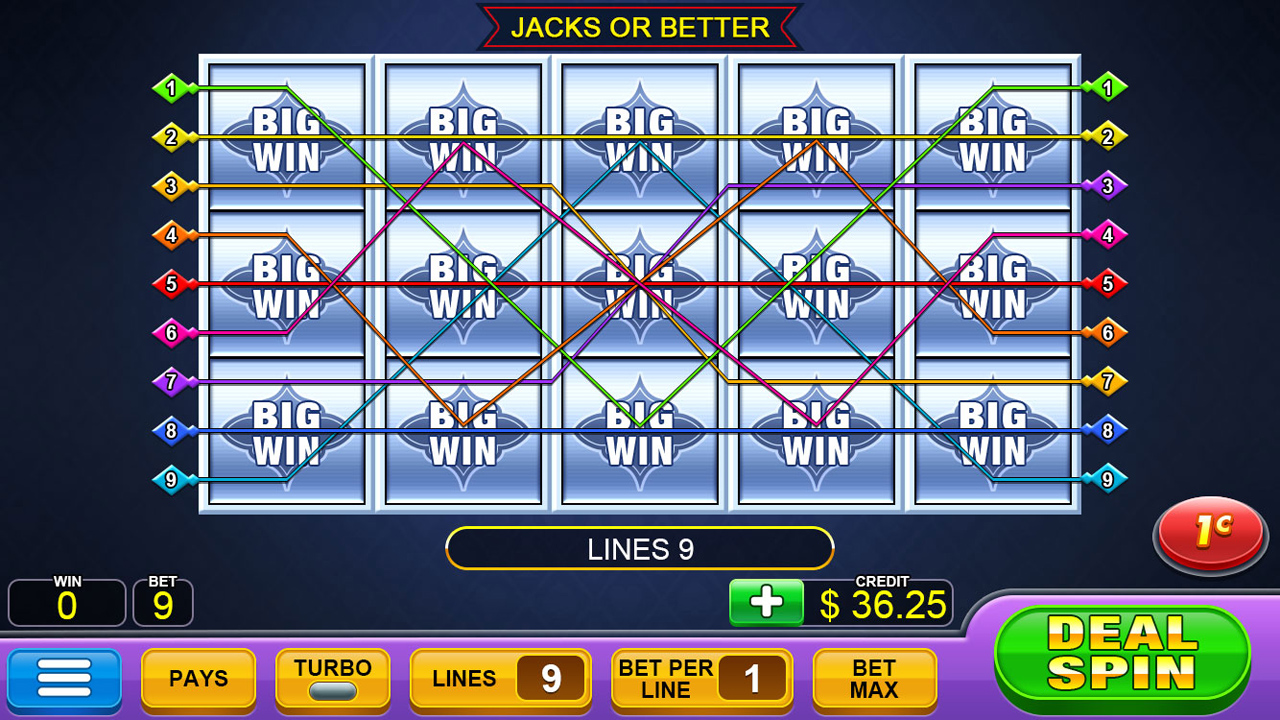This screenshot has width=1280, height=720.
Task: Open the BET PER LINE selector
Action: 701,678
